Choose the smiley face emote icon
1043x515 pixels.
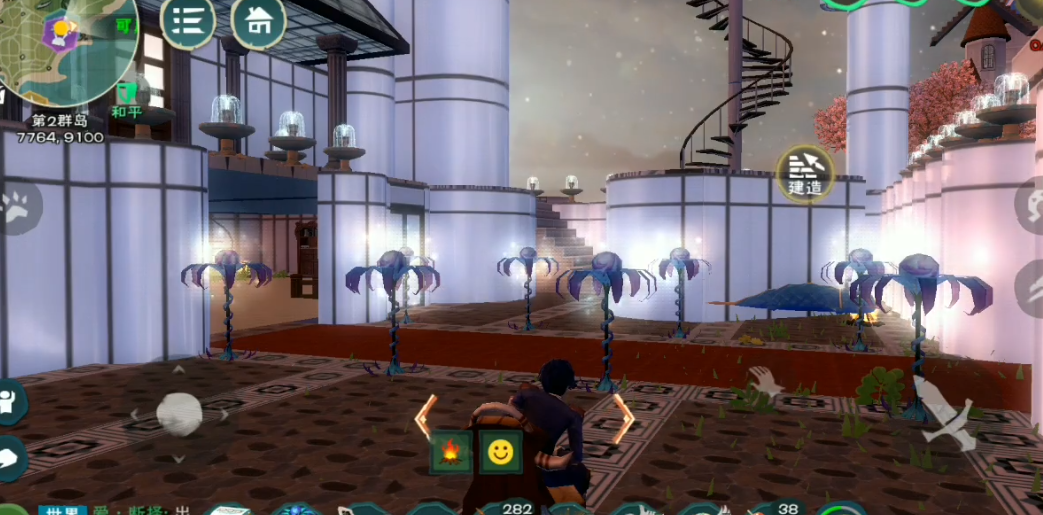click(x=500, y=453)
